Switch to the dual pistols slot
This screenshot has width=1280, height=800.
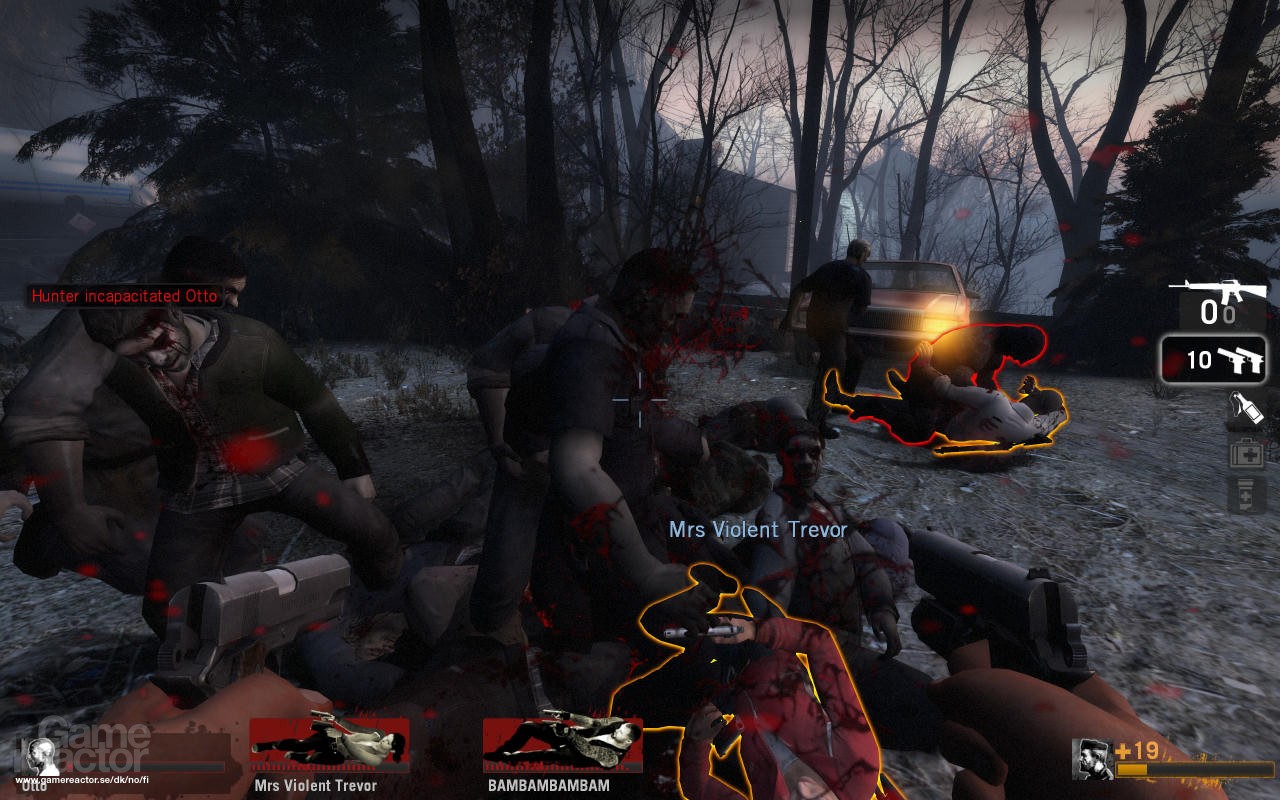(x=1213, y=360)
